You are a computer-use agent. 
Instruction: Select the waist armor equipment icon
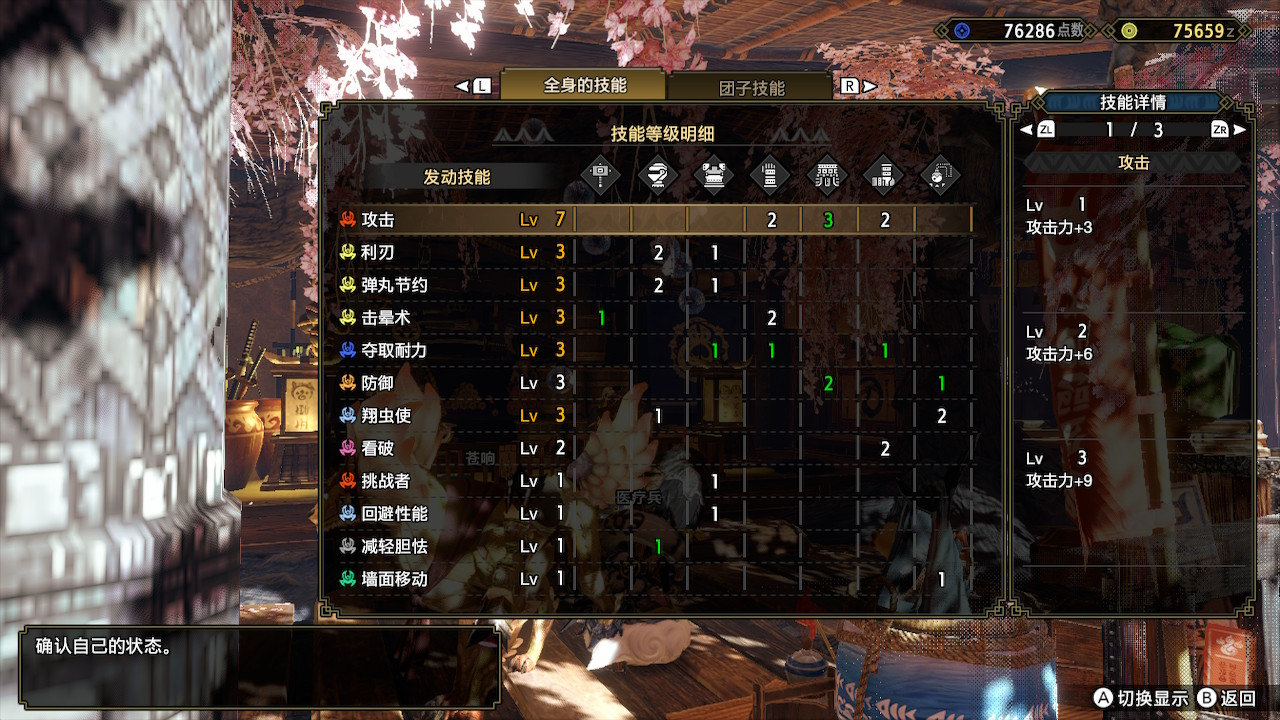click(x=825, y=174)
